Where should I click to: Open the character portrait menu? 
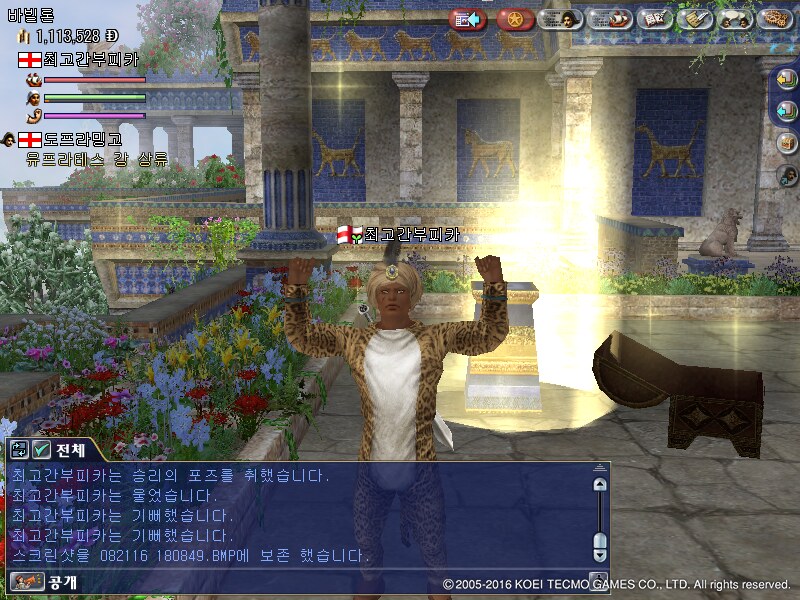pyautogui.click(x=561, y=19)
